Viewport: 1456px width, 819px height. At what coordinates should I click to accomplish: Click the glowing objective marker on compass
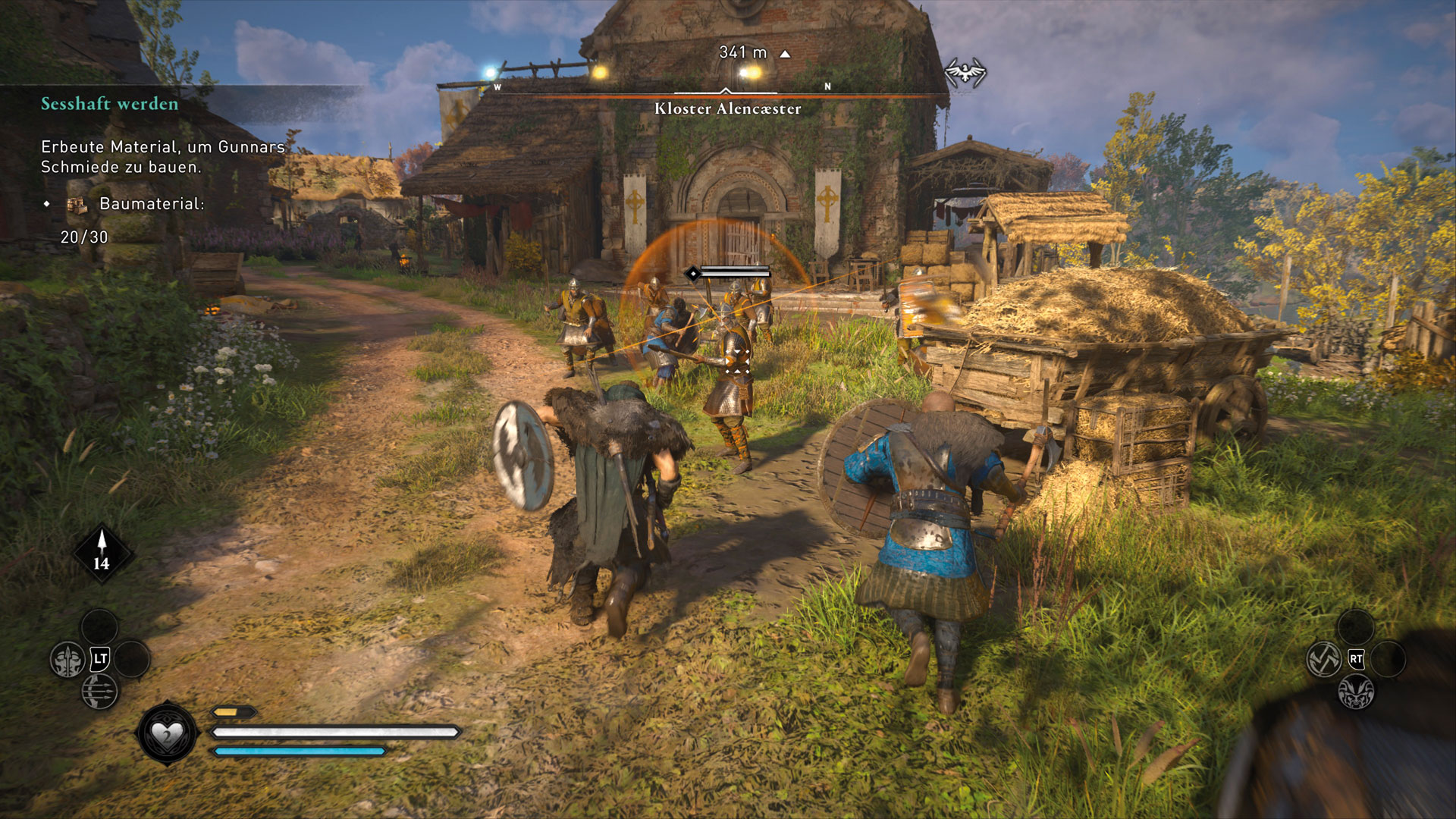tap(749, 73)
